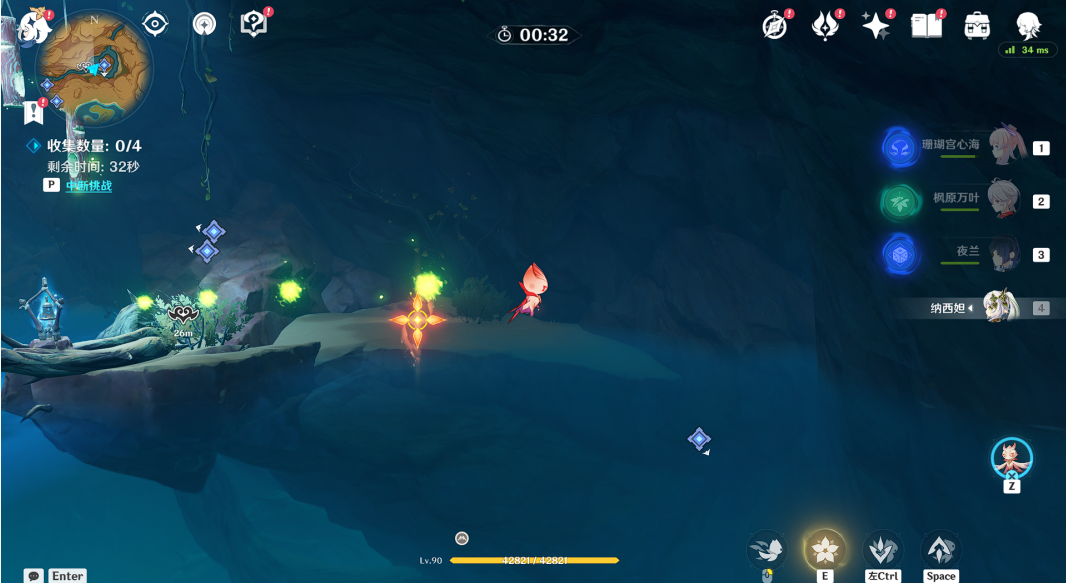Open the backpack inventory

click(977, 26)
